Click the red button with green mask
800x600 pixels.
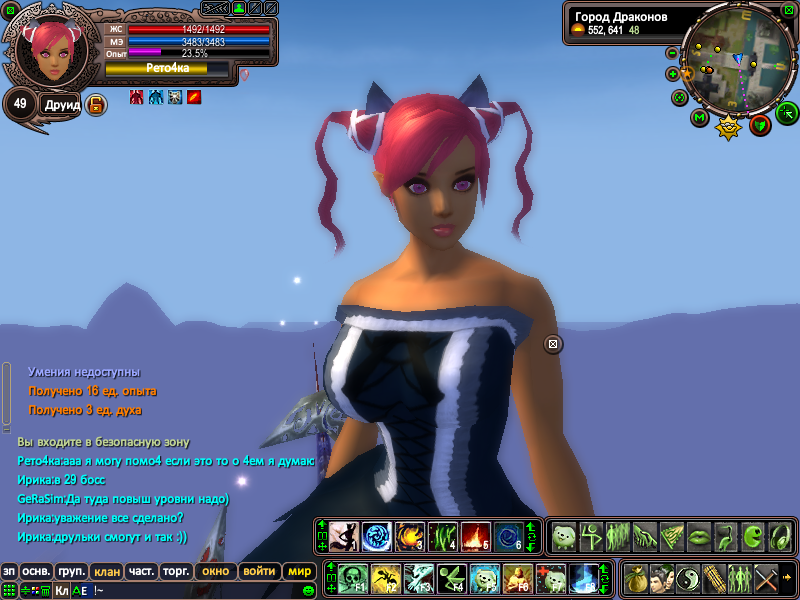tap(760, 124)
